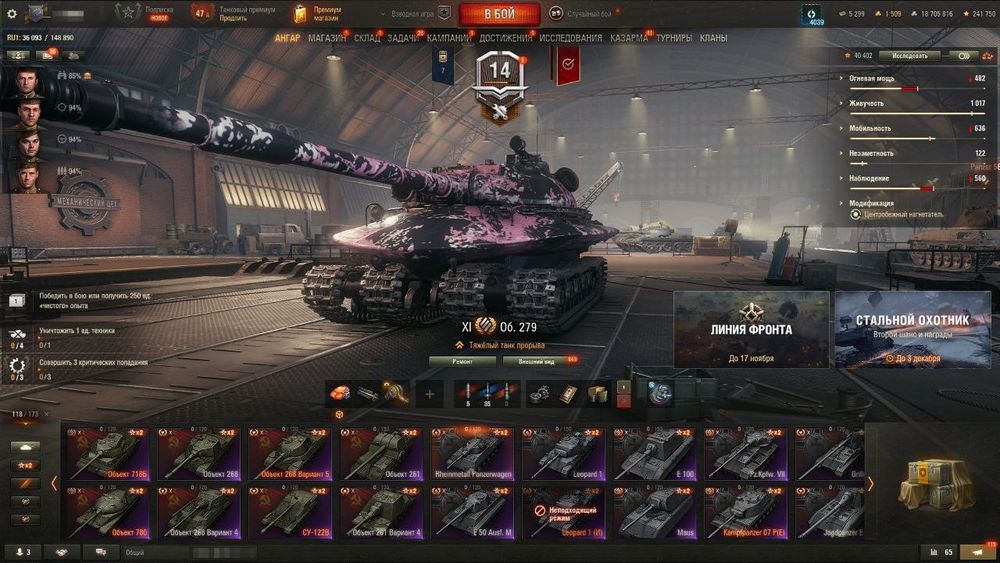
Task: Select the Maus tank in carousel
Action: 656,510
